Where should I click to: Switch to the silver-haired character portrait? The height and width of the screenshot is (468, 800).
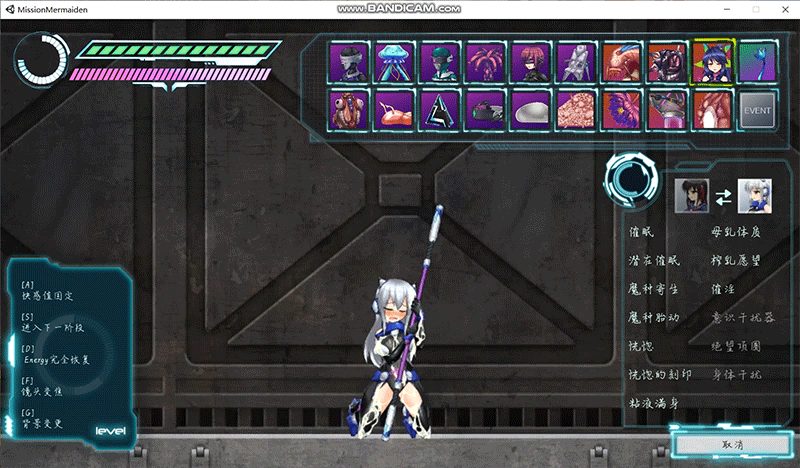[x=755, y=195]
